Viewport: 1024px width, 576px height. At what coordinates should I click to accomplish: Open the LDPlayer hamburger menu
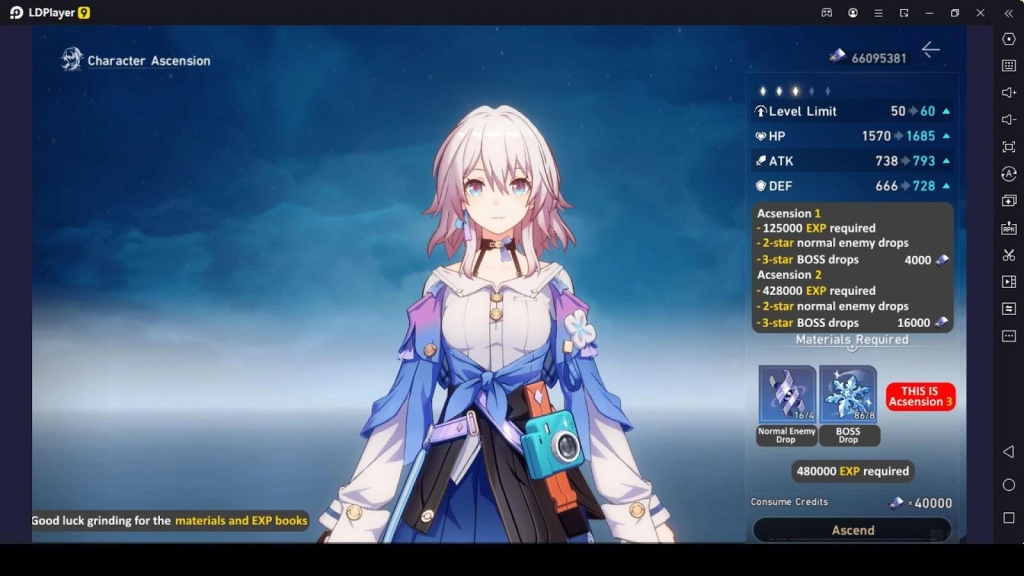pos(878,13)
